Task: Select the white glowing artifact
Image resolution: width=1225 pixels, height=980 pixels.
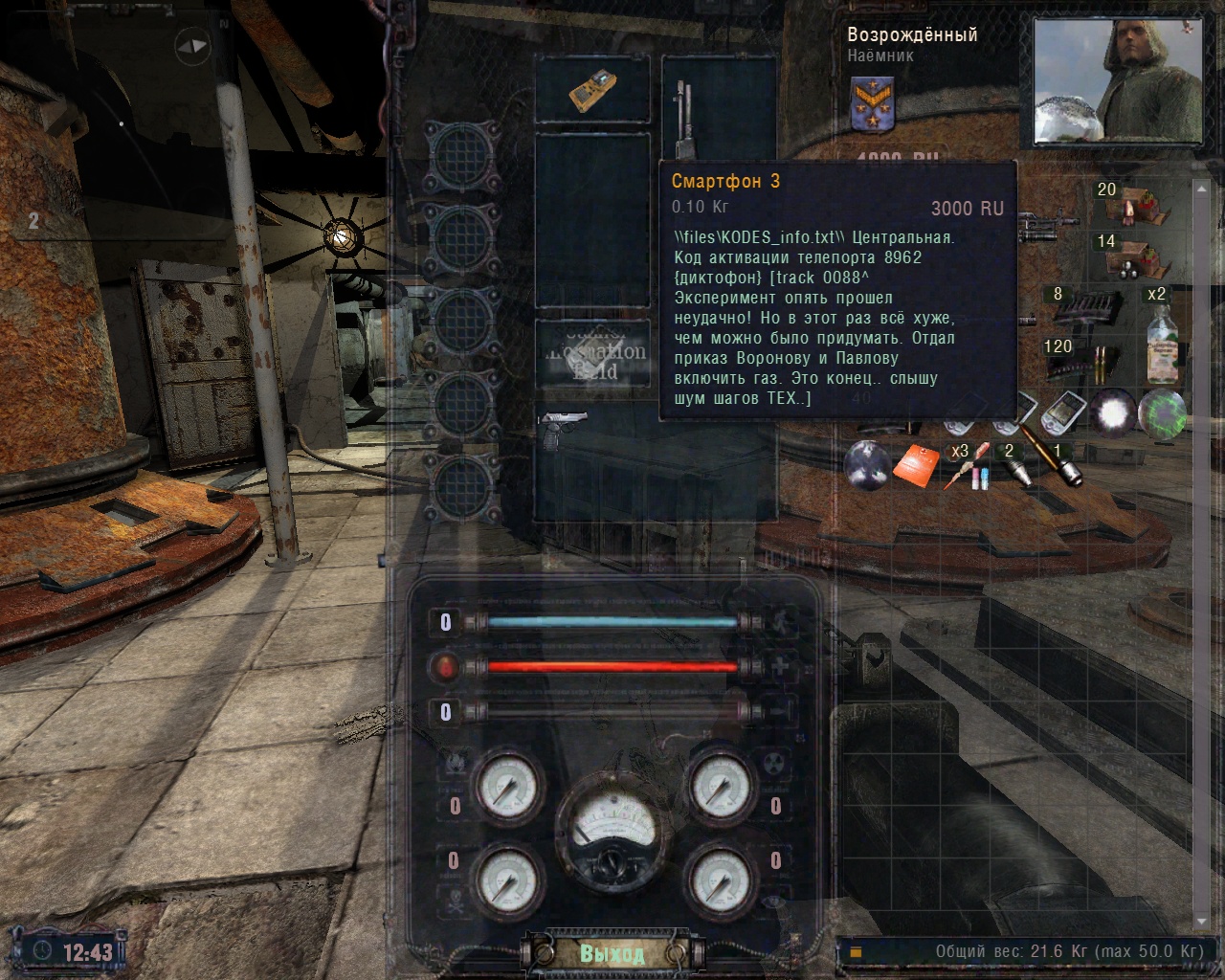Action: 1113,414
